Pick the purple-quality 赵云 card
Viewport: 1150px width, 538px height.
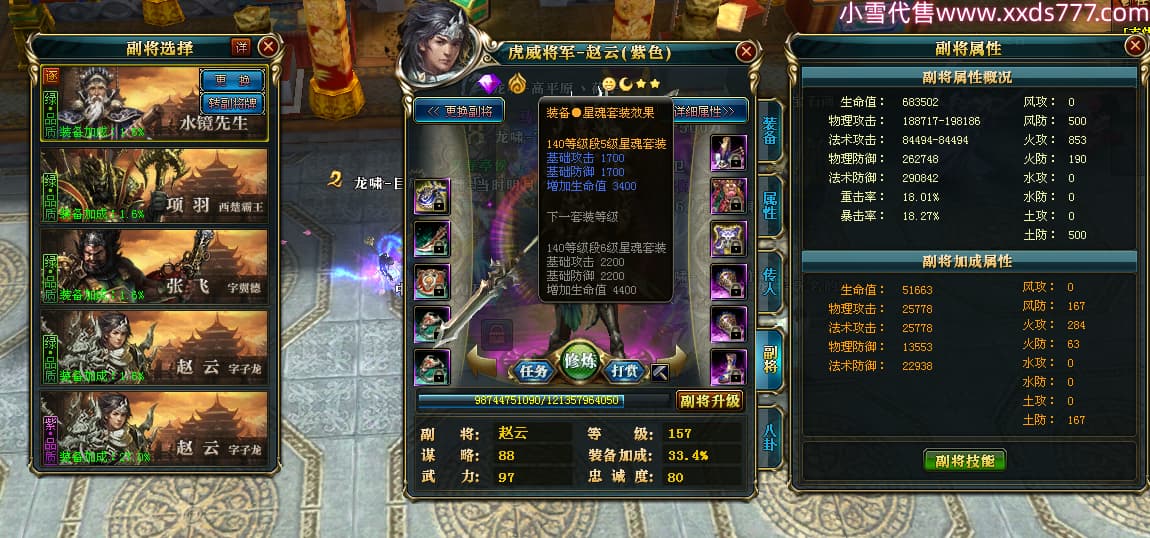tap(155, 427)
